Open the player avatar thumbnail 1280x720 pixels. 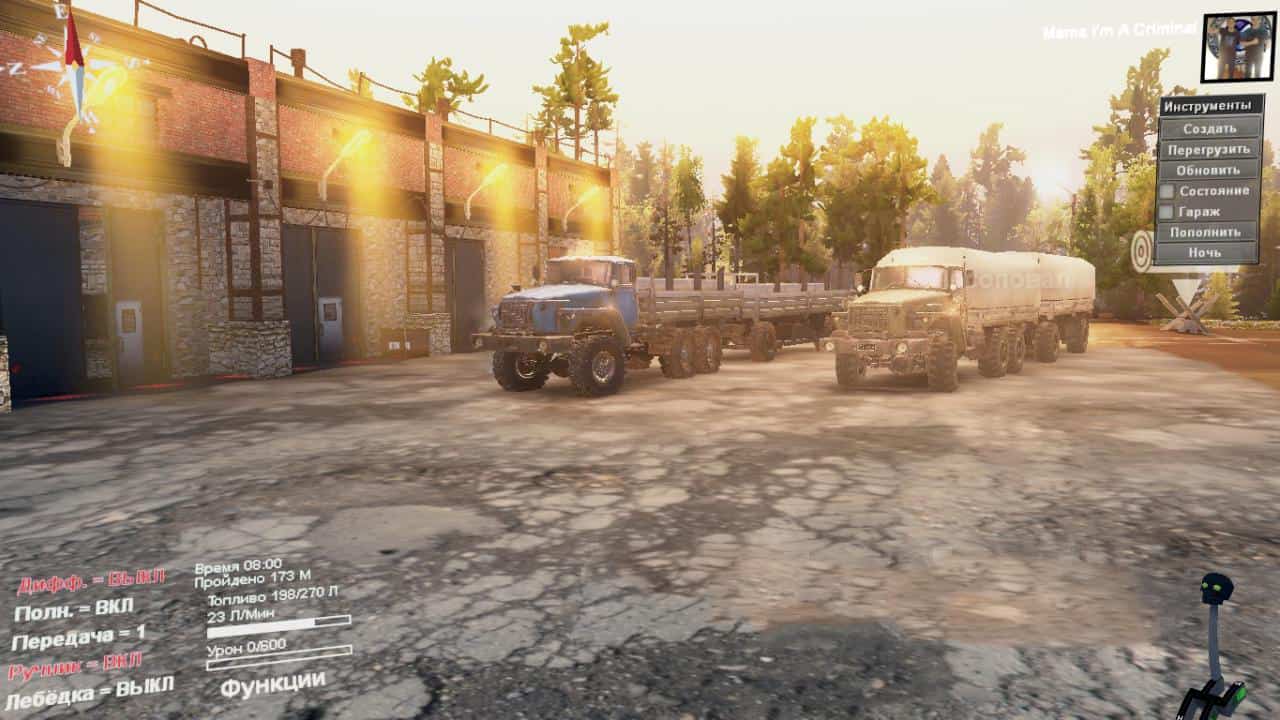click(x=1237, y=47)
